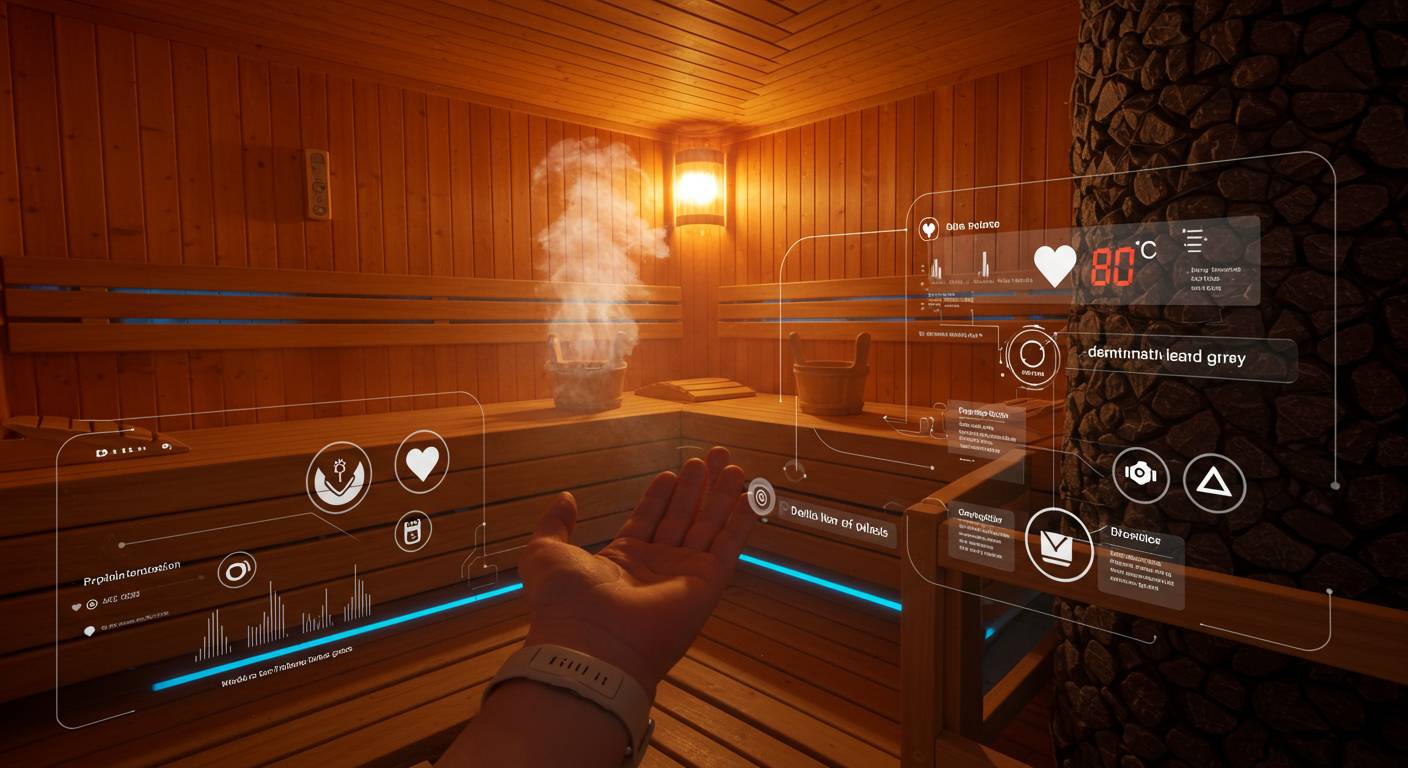Image resolution: width=1408 pixels, height=768 pixels.
Task: Open the list menu icon right of 80°C
Action: coord(1192,240)
